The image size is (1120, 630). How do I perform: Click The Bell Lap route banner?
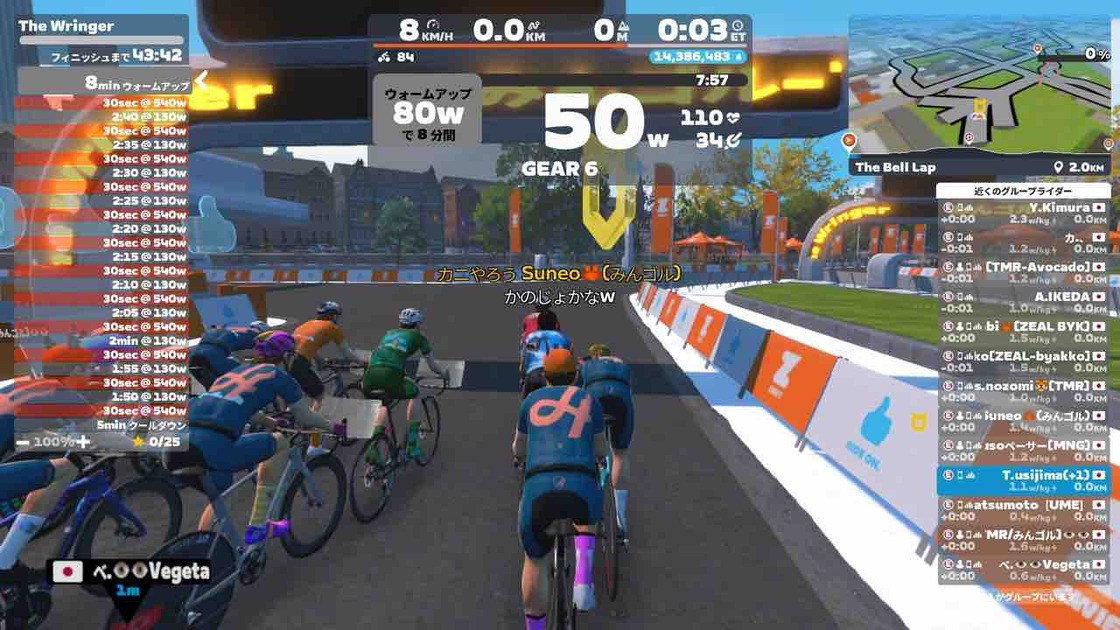pyautogui.click(x=978, y=167)
